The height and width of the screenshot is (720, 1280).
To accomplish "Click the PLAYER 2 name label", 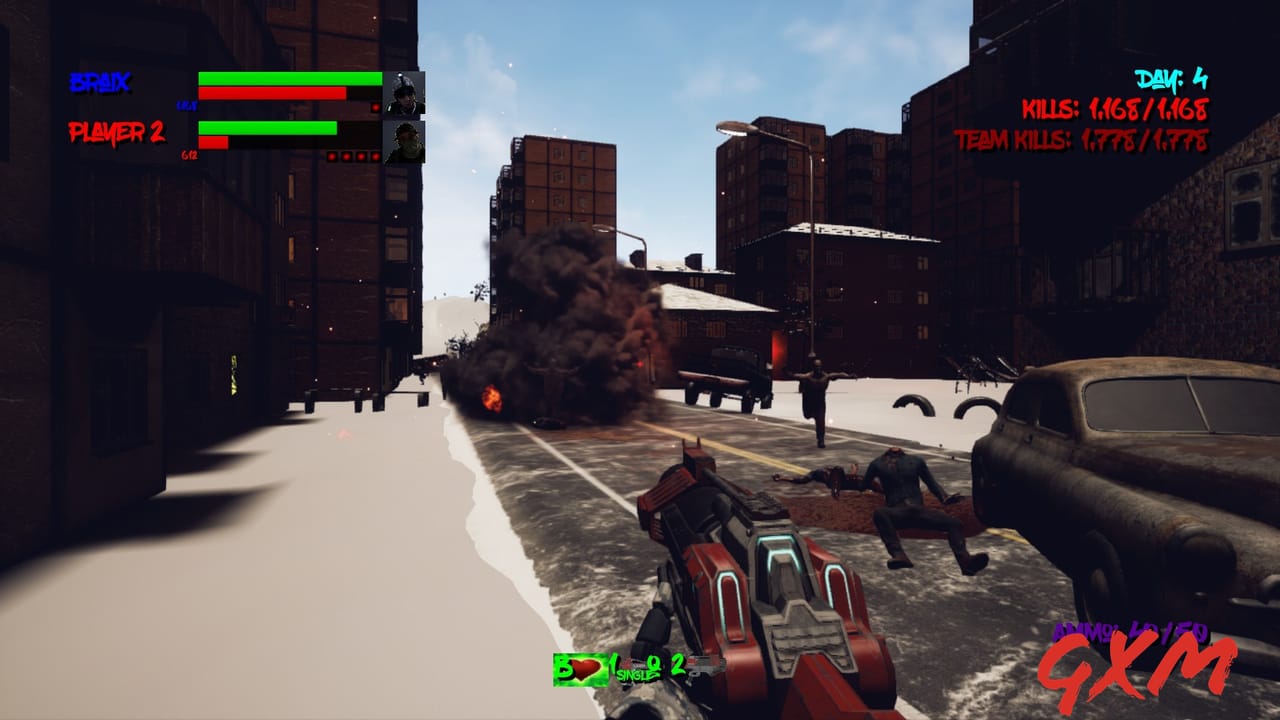I will pyautogui.click(x=116, y=134).
